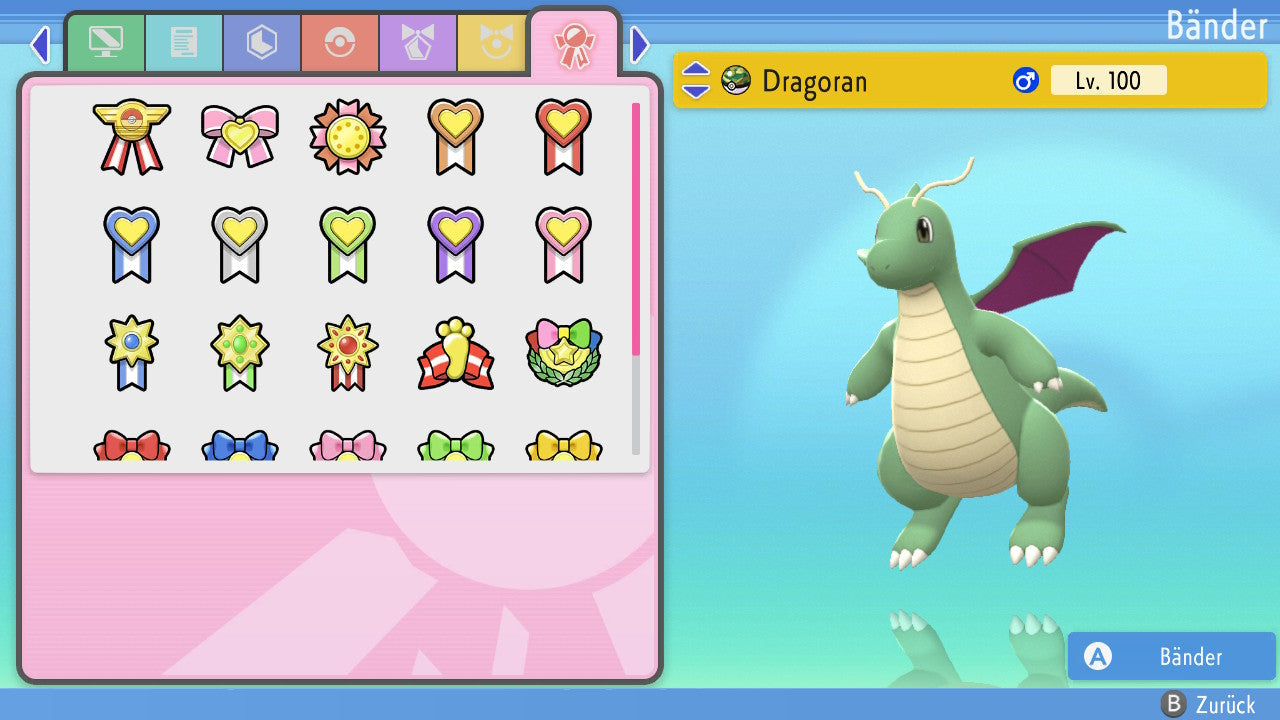The width and height of the screenshot is (1280, 720).
Task: Select the blue hexagon stats tab
Action: [x=261, y=43]
